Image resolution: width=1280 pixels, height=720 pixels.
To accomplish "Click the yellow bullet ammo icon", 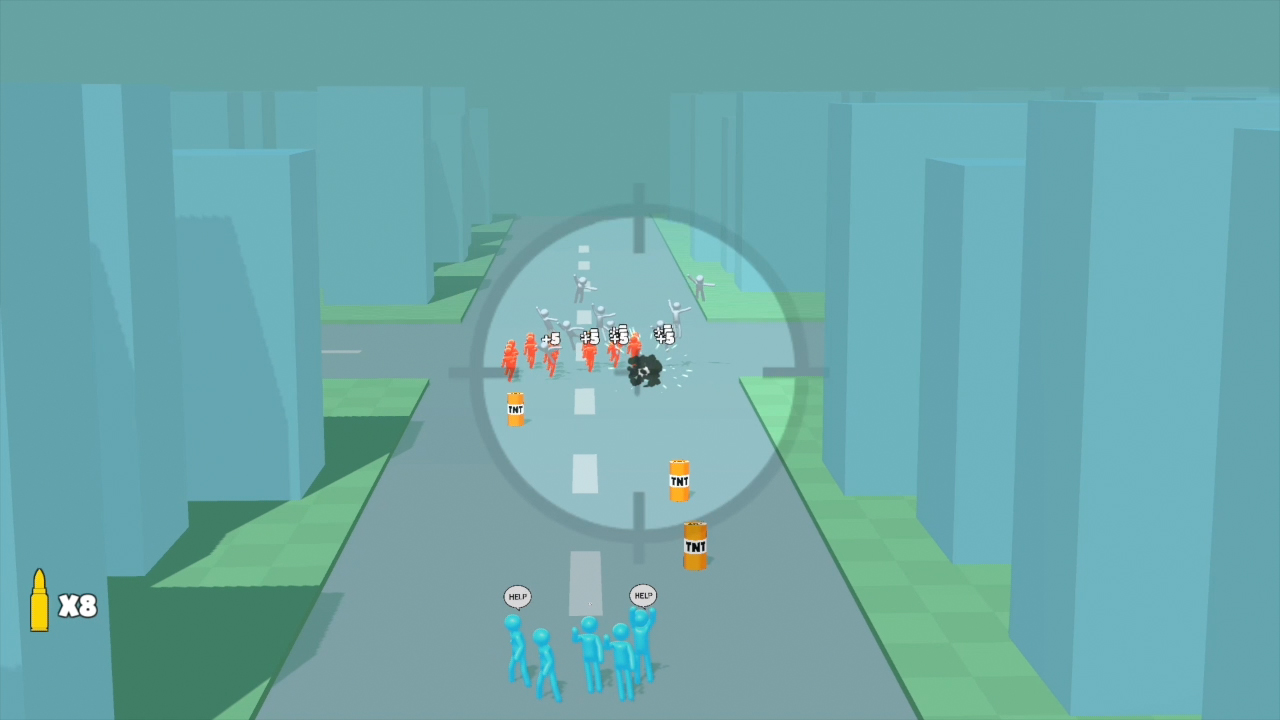I will (40, 600).
